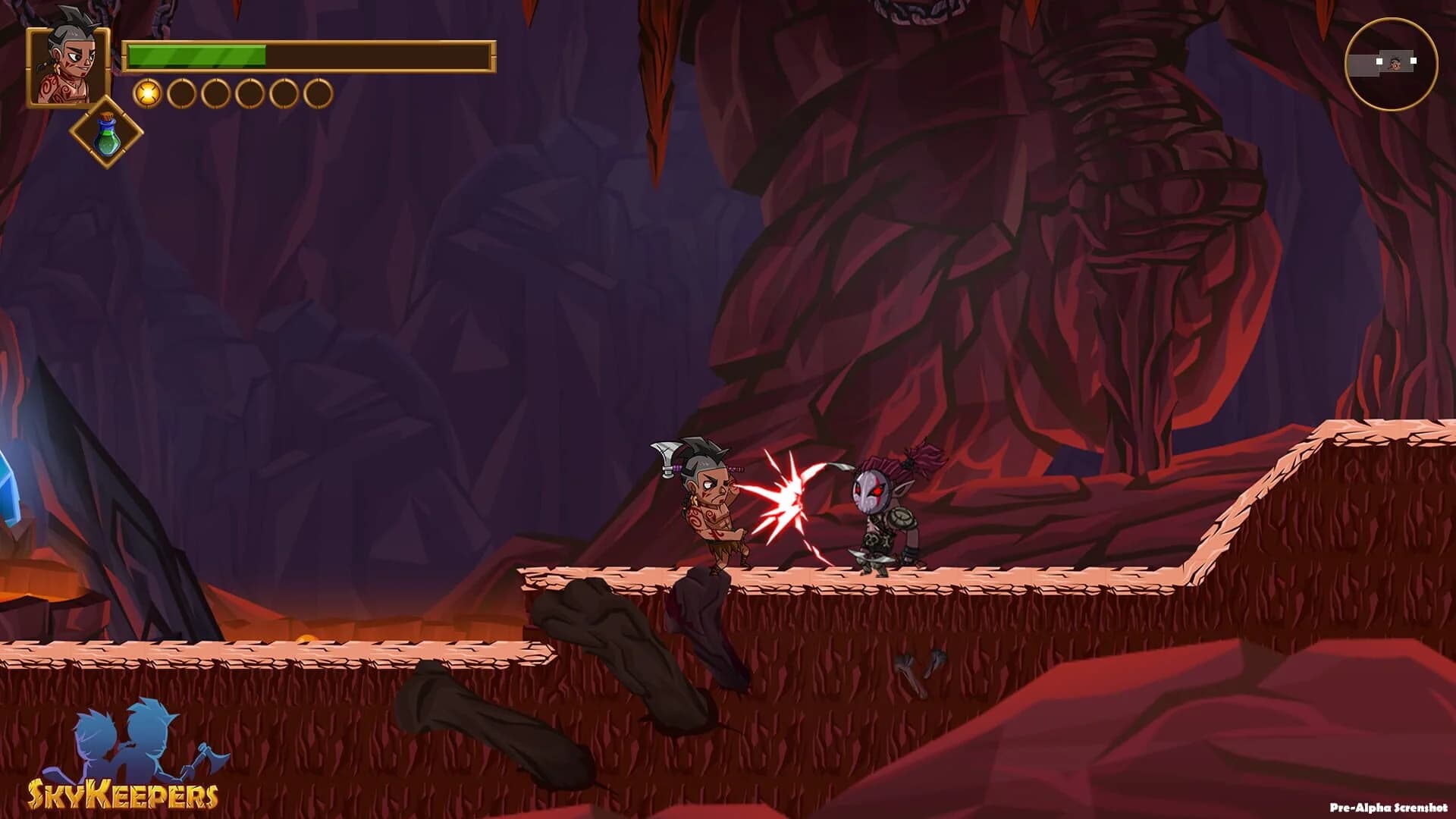Viewport: 1456px width, 819px height.
Task: Select the white enemy dot on the minimap
Action: coord(1414,61)
